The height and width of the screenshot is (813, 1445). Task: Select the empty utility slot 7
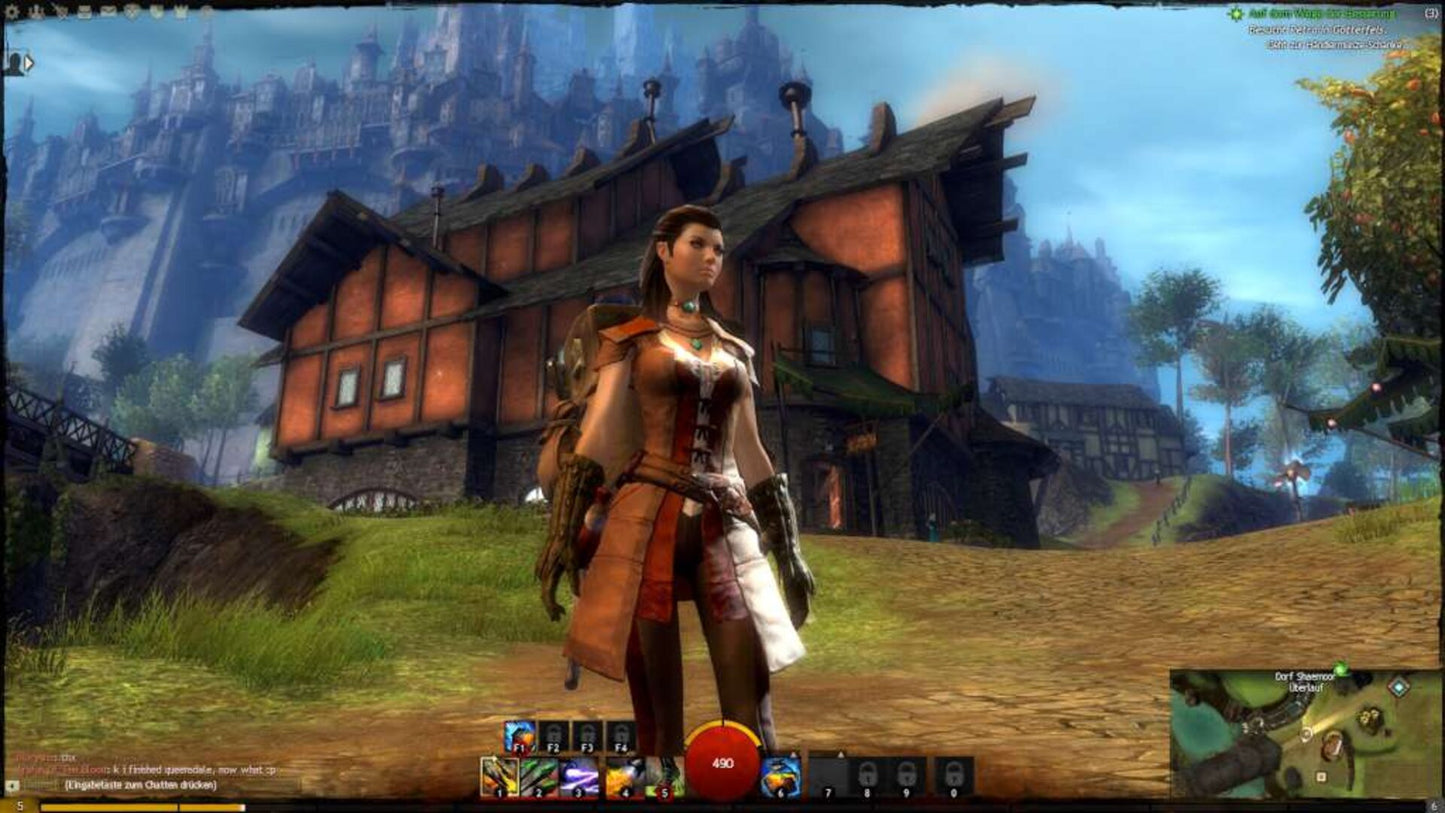coord(828,774)
